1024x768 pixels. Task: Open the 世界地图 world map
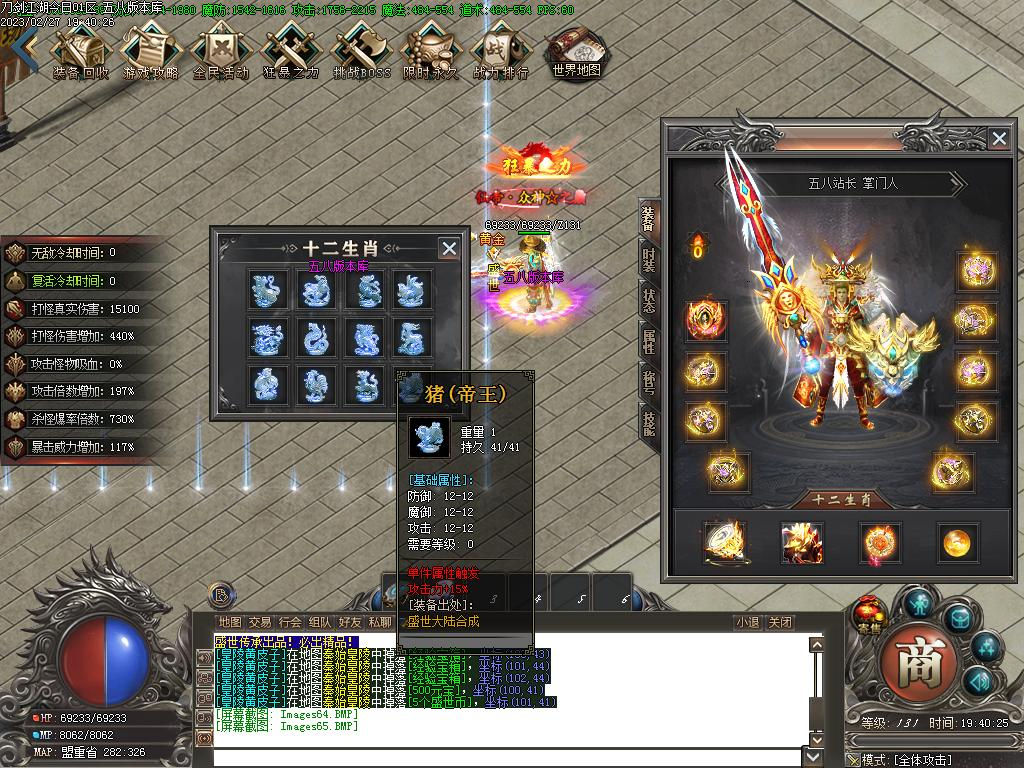coord(576,52)
